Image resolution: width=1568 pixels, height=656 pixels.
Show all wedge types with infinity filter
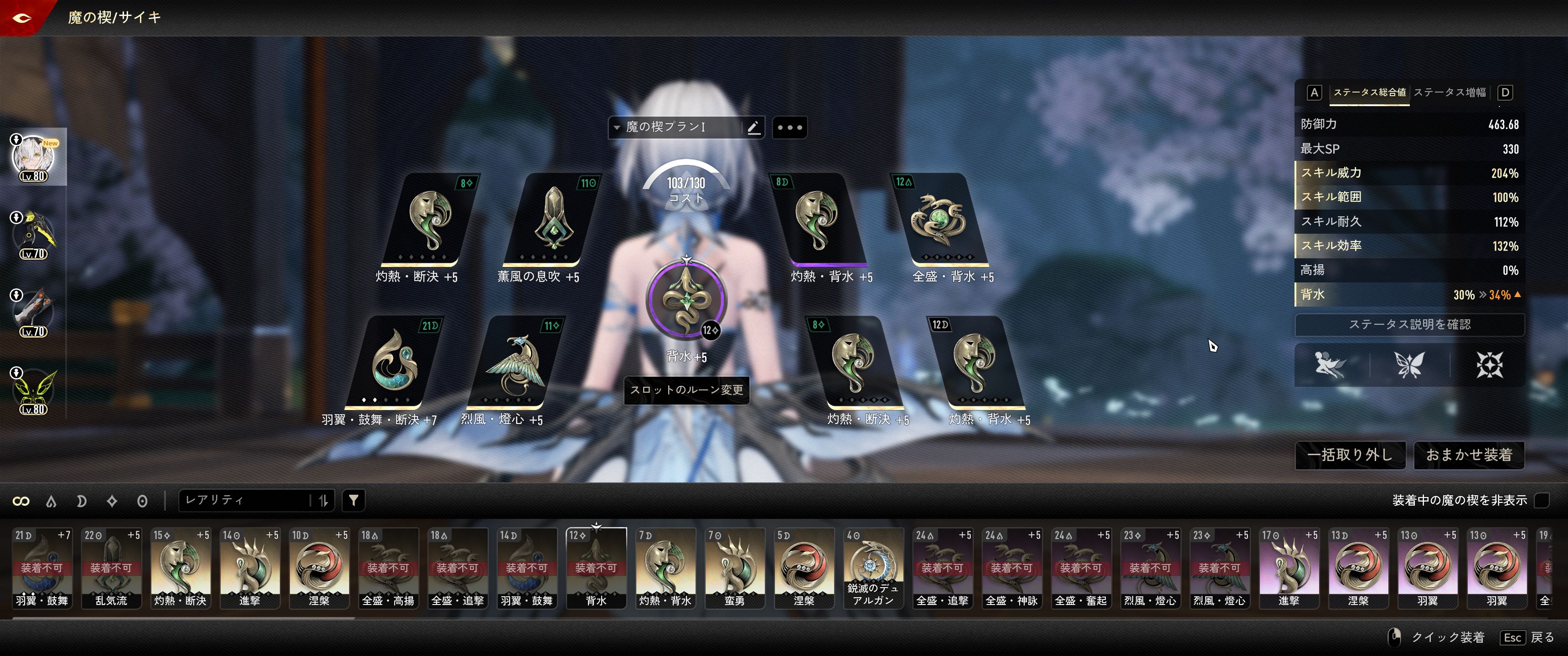(21, 501)
